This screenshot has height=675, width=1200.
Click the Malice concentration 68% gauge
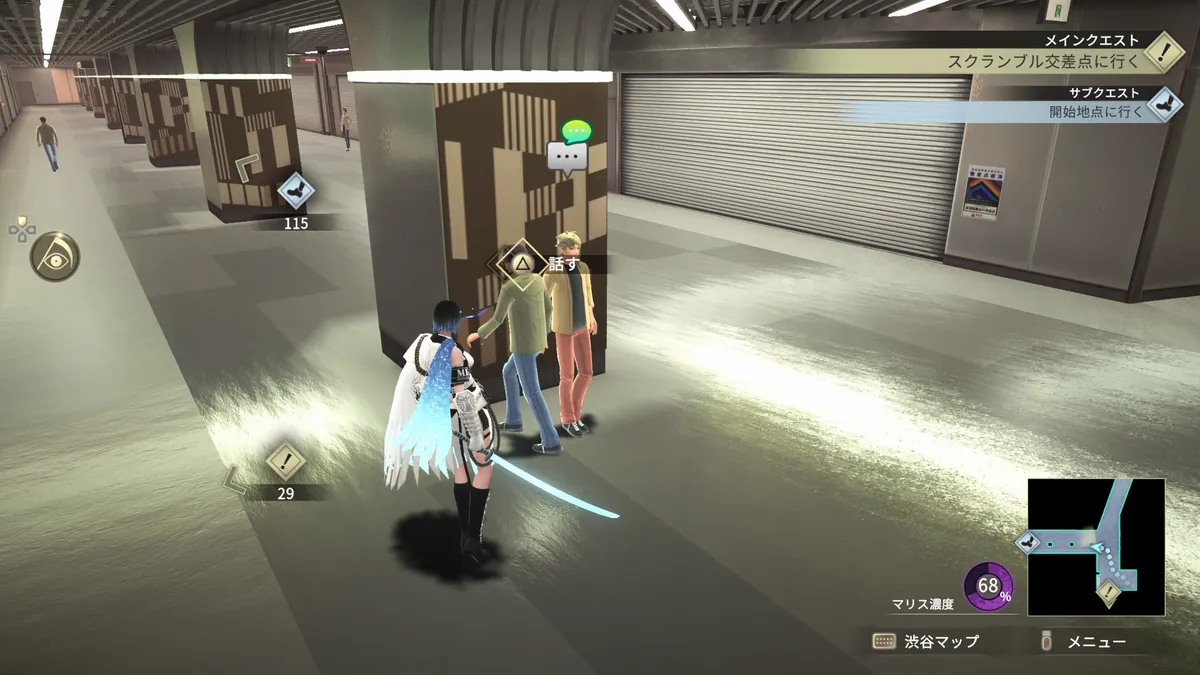(988, 586)
